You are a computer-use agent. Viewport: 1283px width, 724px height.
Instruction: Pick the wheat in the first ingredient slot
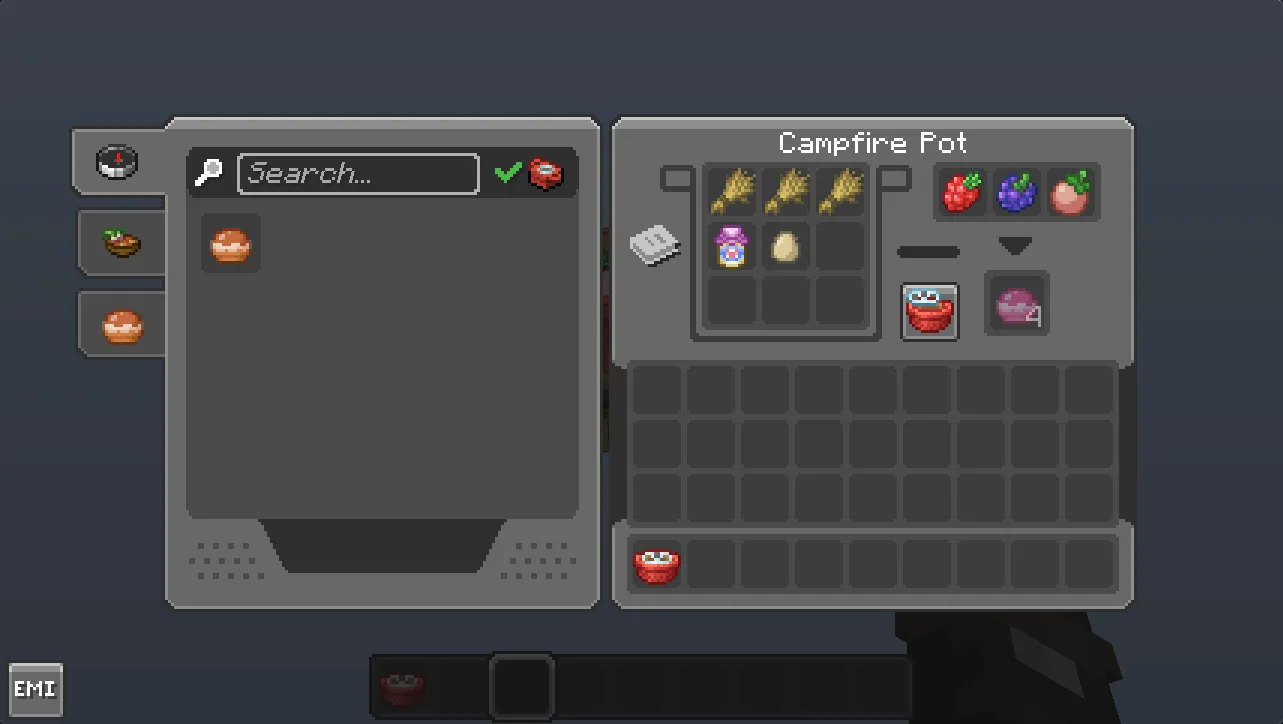(731, 191)
